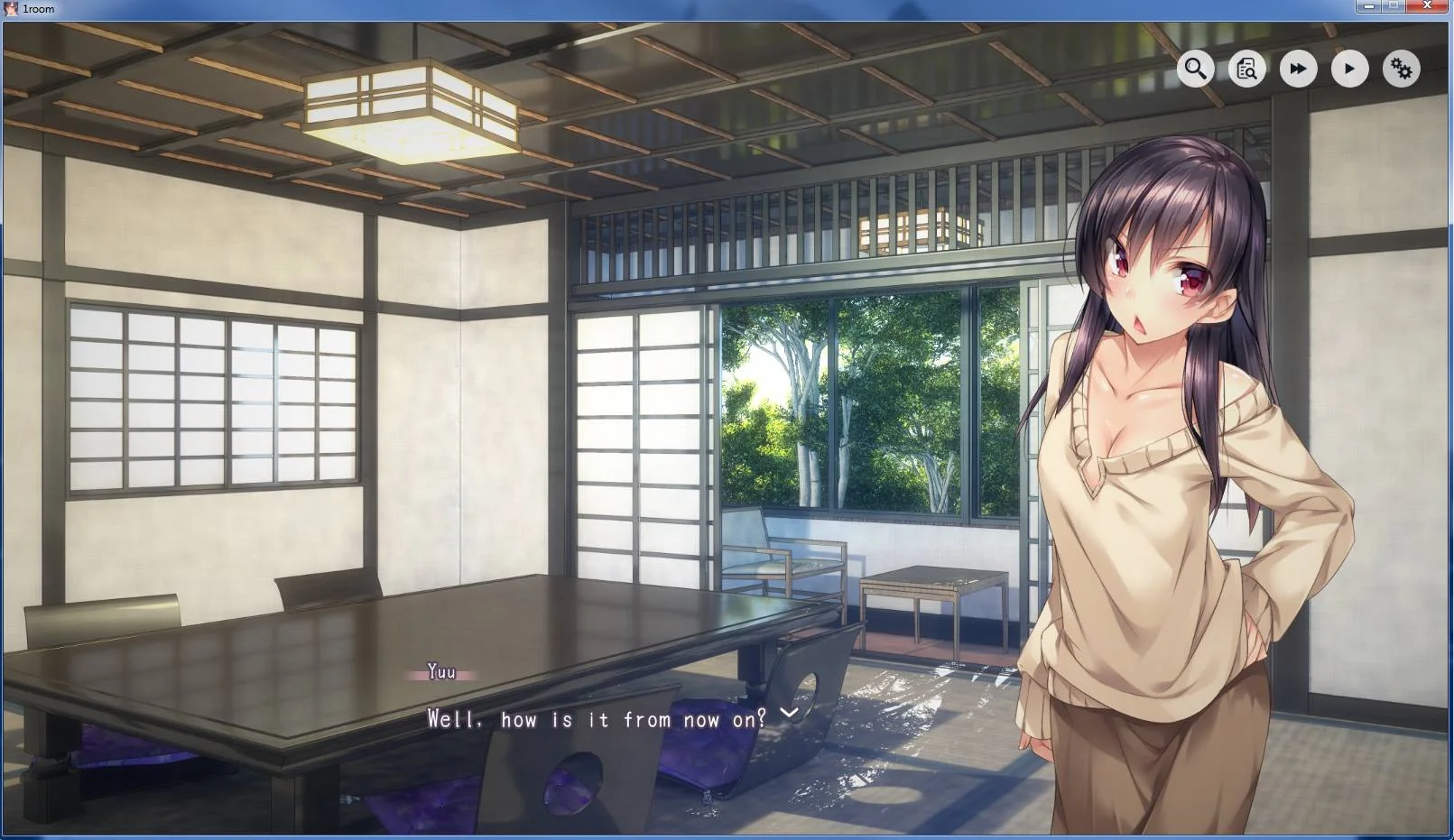1454x840 pixels.
Task: Click the Yuu name label
Action: pyautogui.click(x=440, y=671)
